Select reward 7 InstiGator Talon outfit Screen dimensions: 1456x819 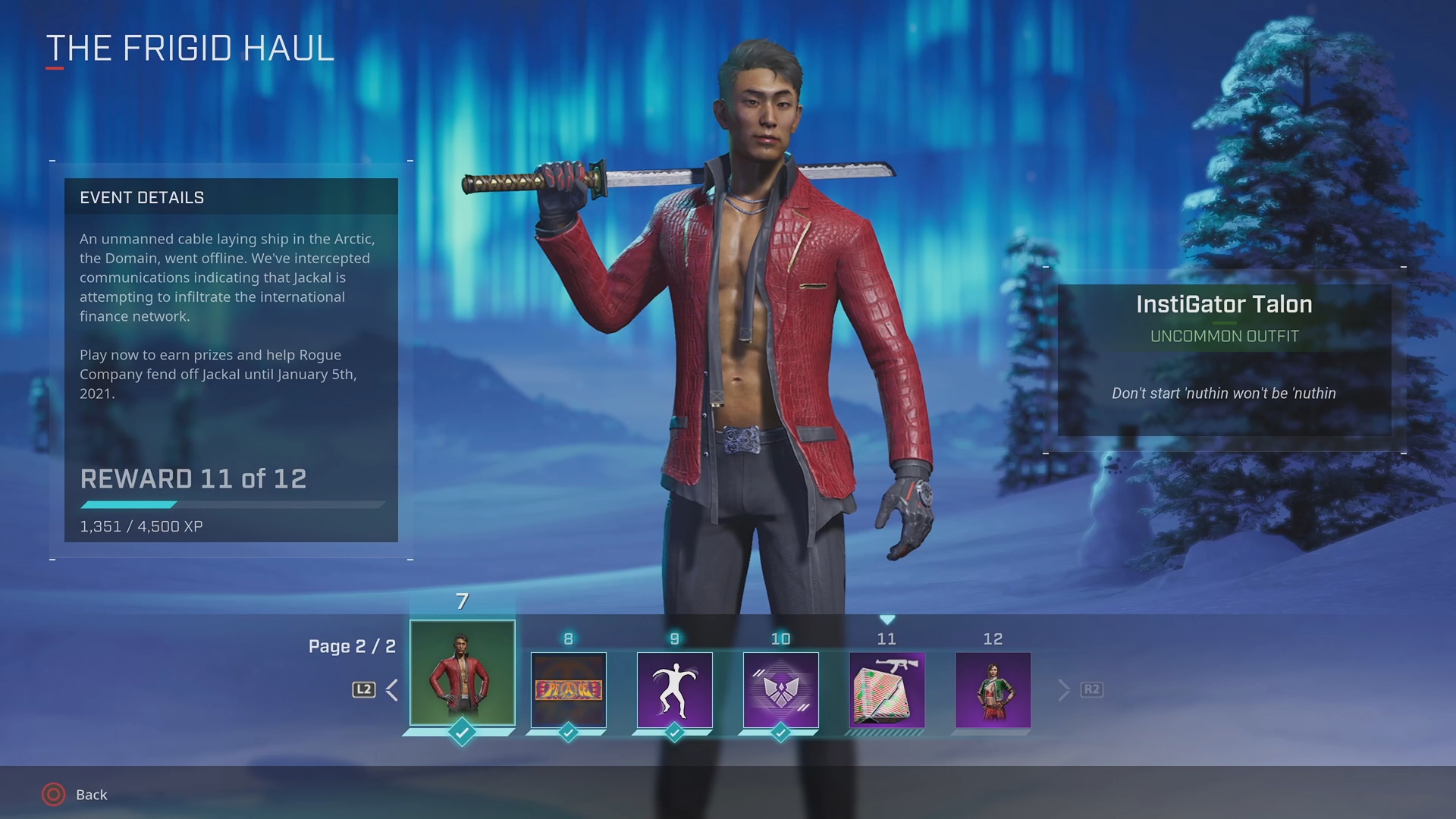pyautogui.click(x=462, y=673)
